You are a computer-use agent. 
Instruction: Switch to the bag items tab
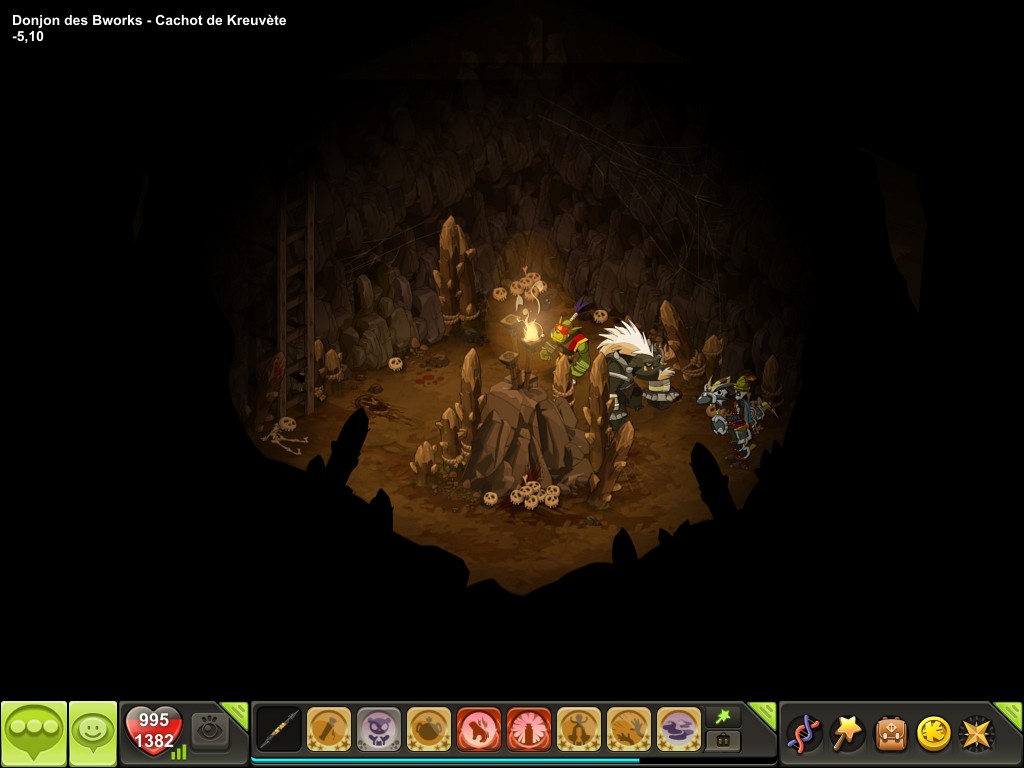click(723, 741)
